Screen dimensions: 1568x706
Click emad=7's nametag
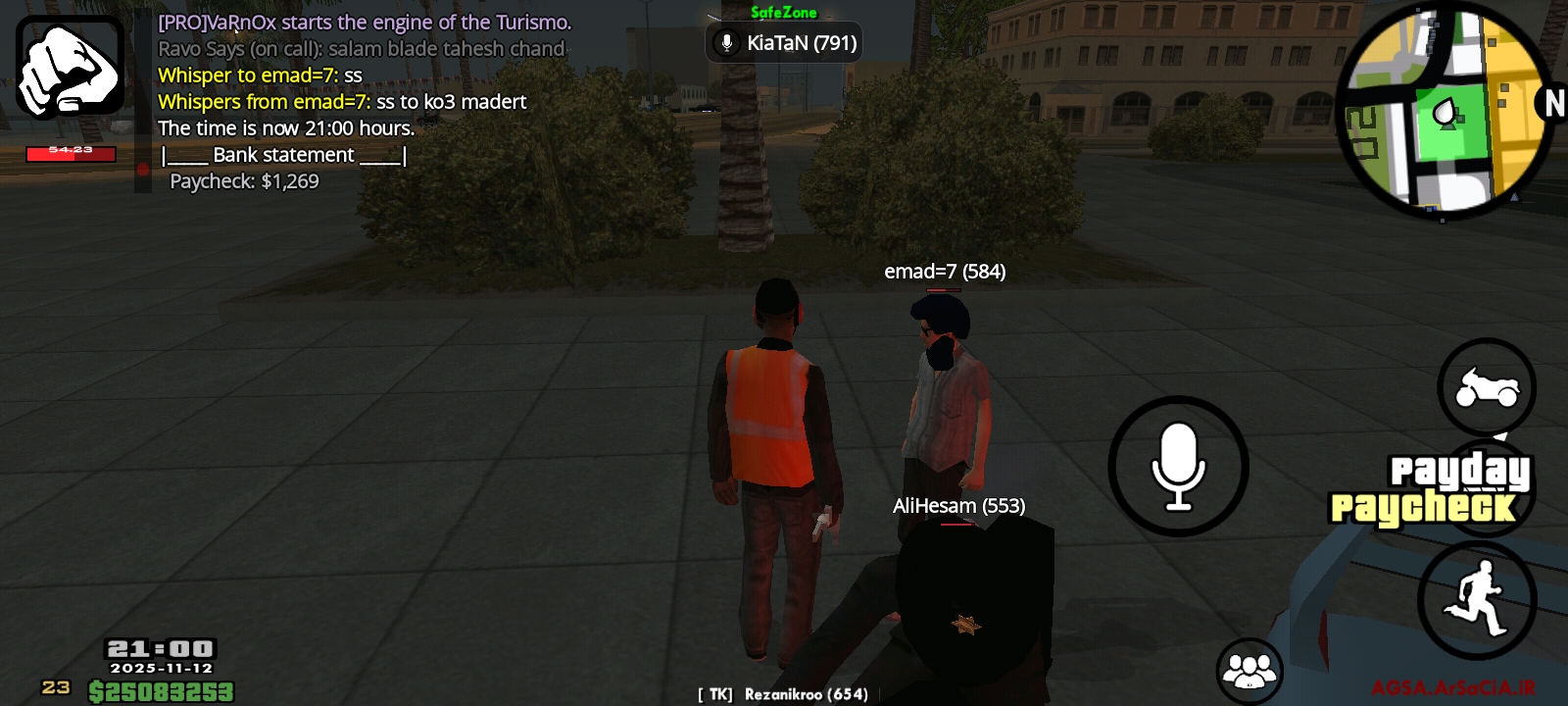(x=944, y=272)
